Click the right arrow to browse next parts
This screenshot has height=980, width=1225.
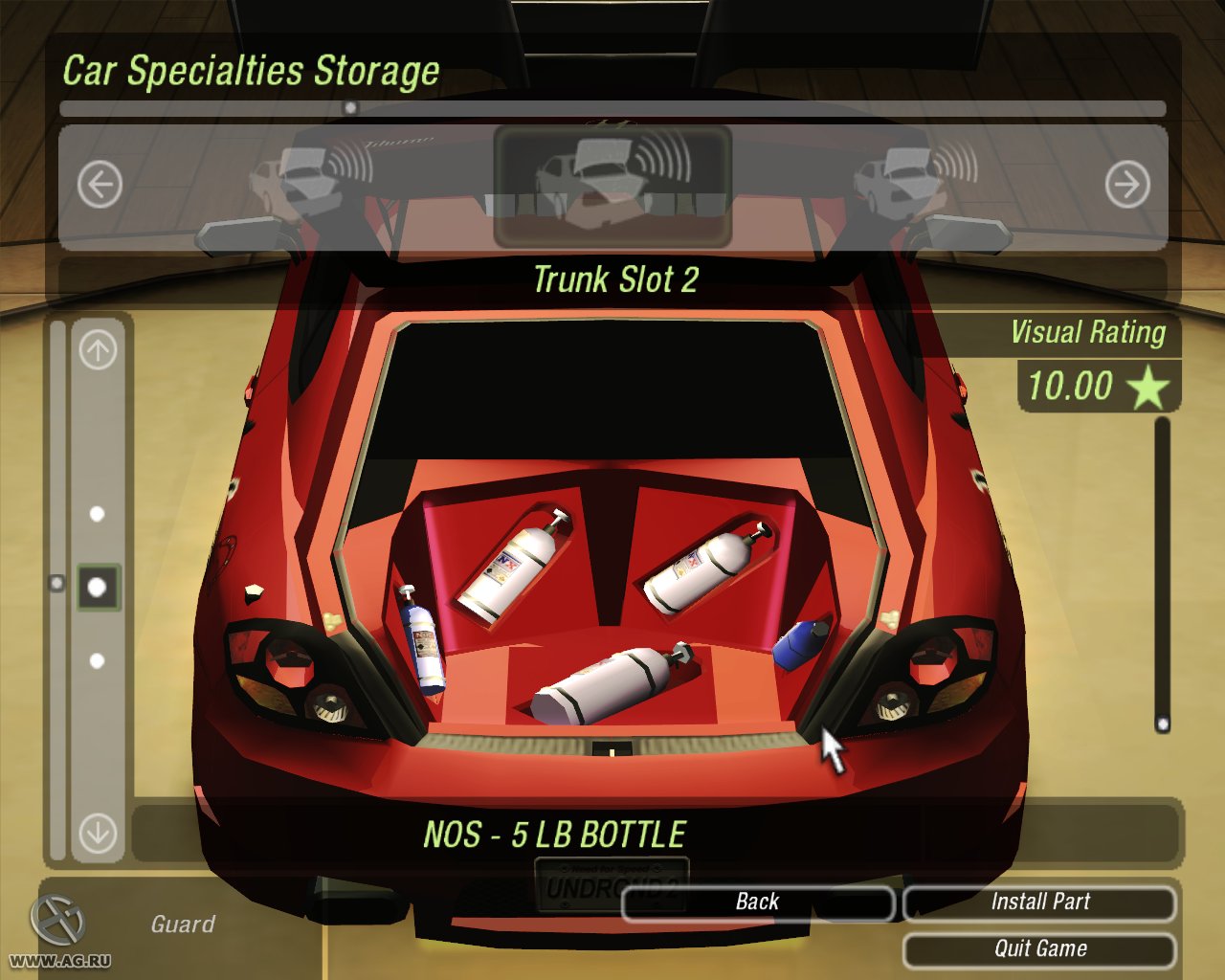point(1129,183)
